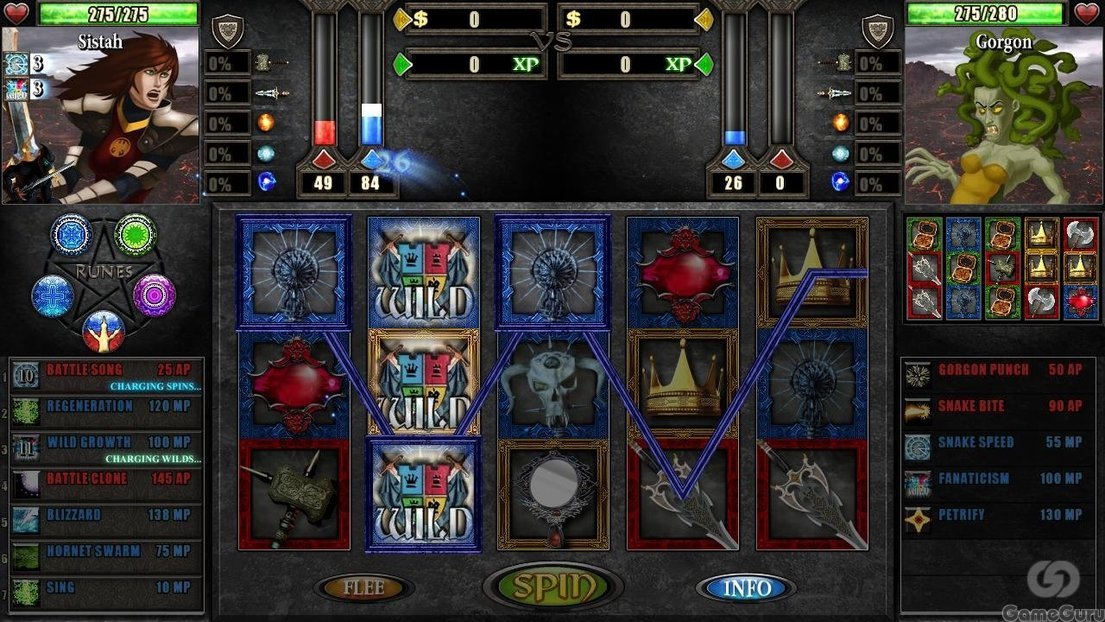Viewport: 1105px width, 622px height.
Task: Click Sistah's character portrait
Action: pos(100,115)
